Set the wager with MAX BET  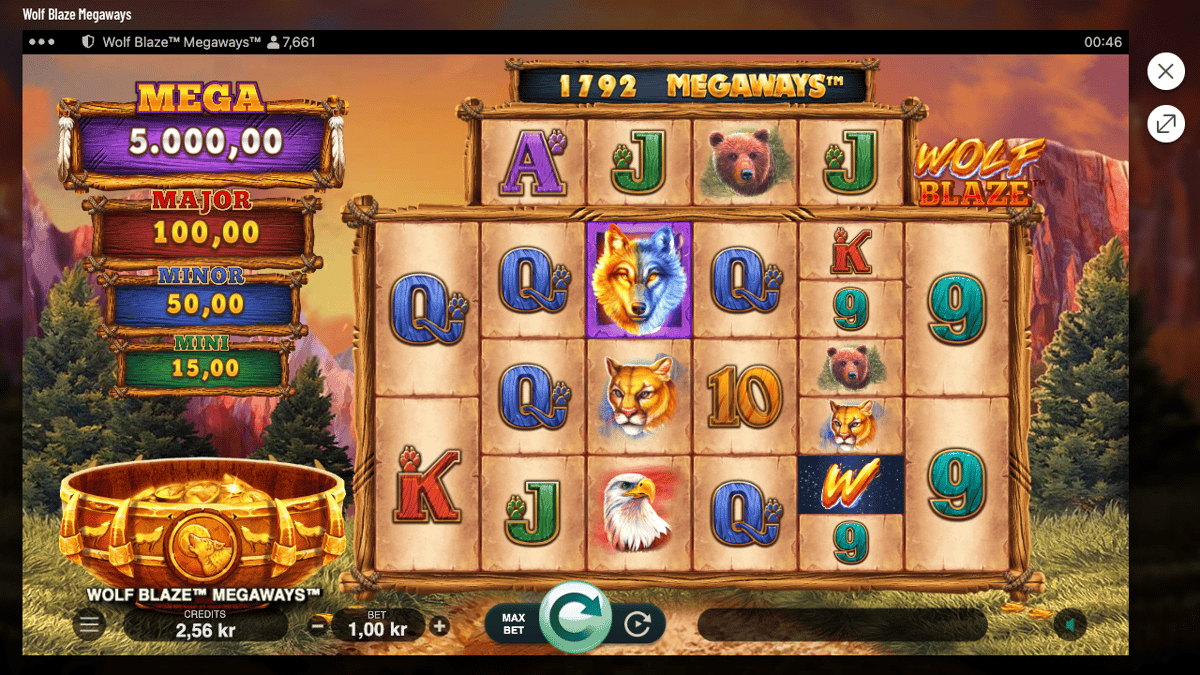pos(513,624)
